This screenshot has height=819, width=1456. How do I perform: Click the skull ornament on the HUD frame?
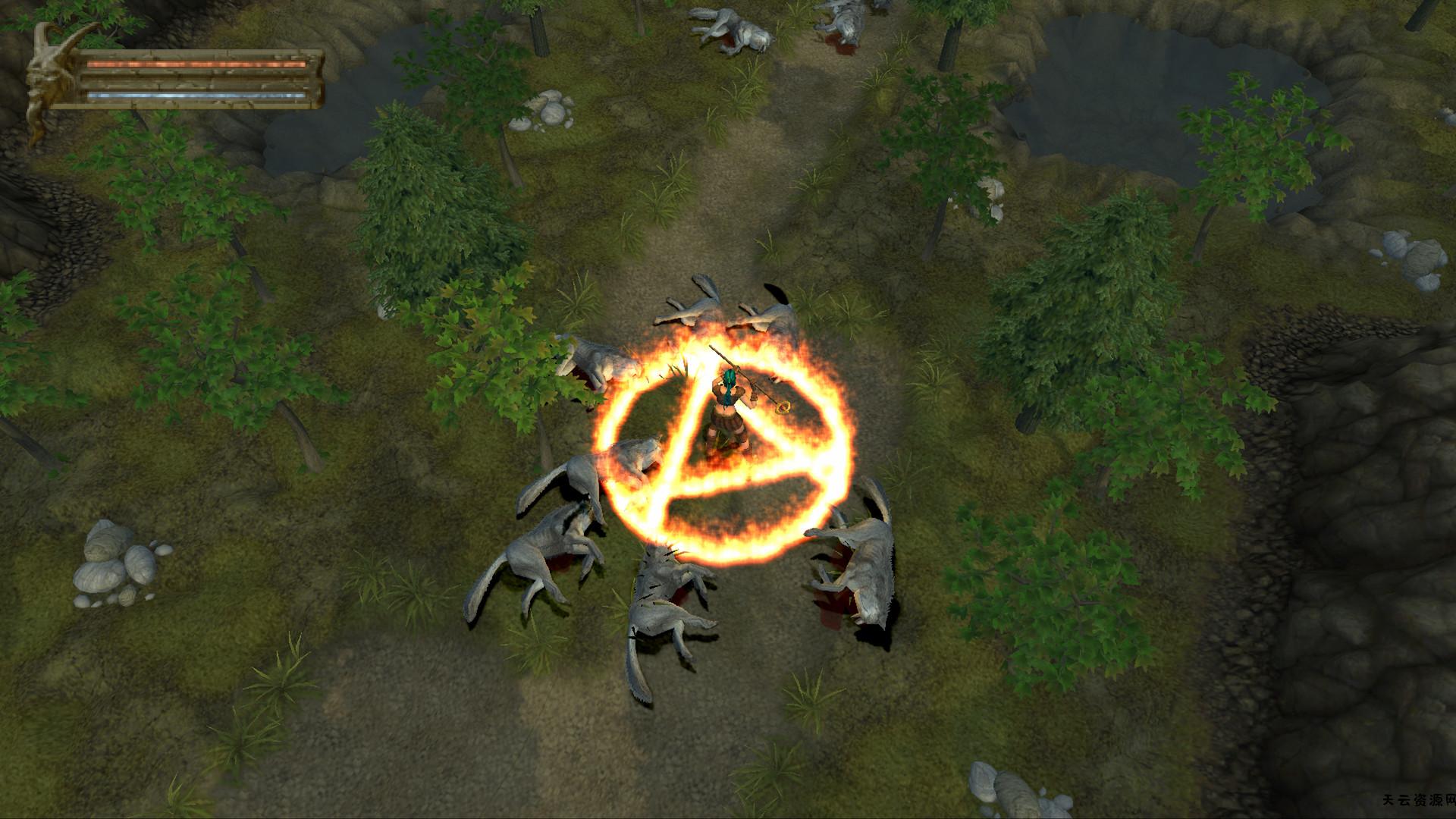pos(47,76)
